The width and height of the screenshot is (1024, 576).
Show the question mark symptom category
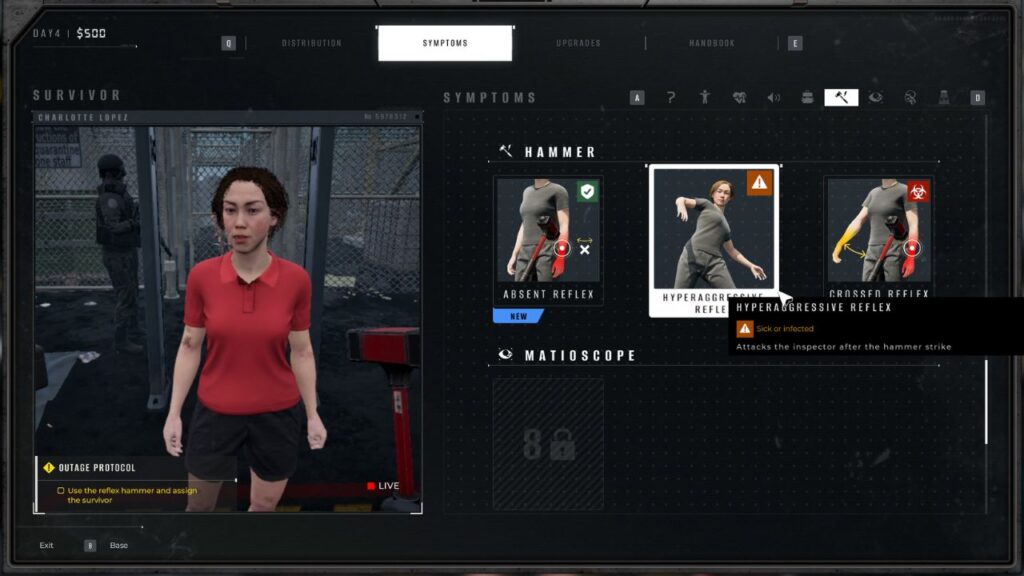pyautogui.click(x=671, y=97)
